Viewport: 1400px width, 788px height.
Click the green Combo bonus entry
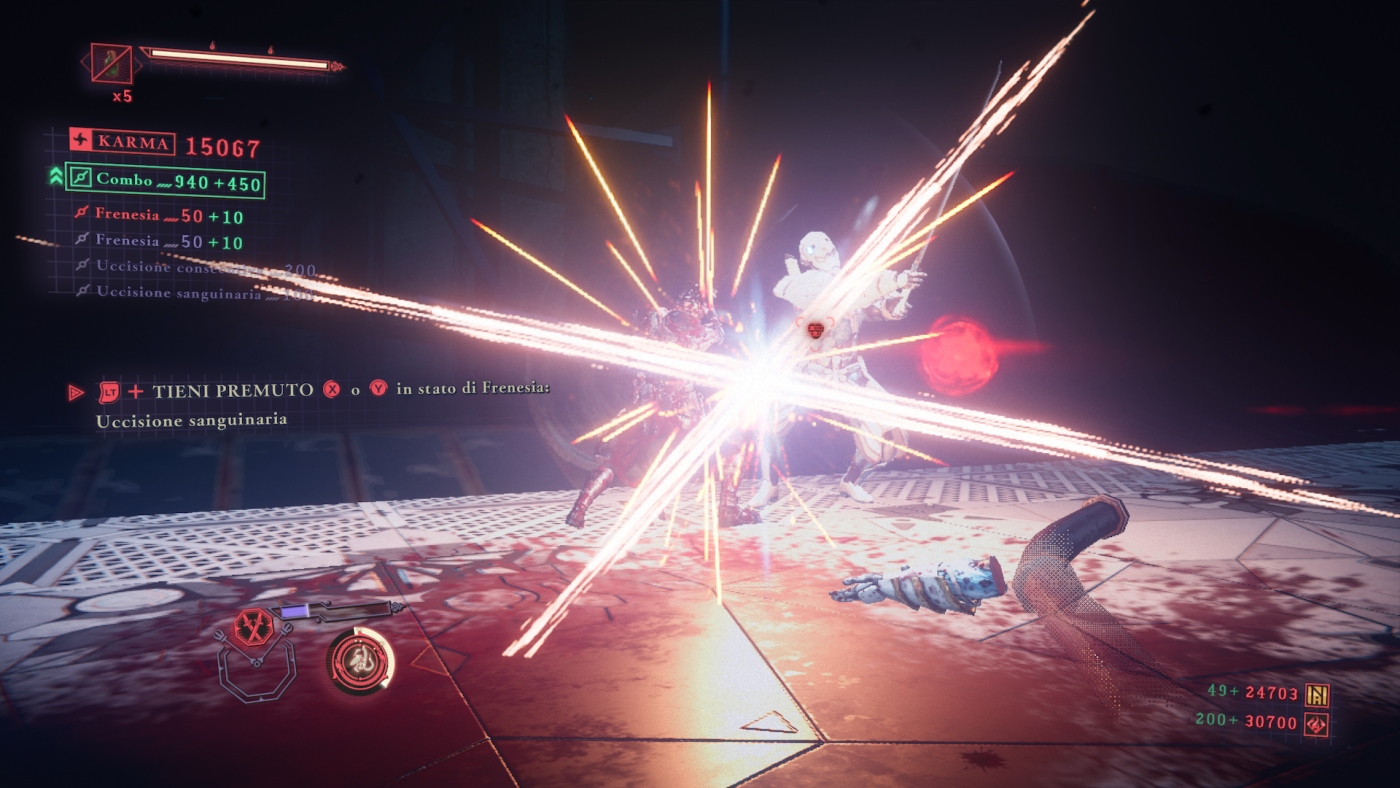point(165,181)
